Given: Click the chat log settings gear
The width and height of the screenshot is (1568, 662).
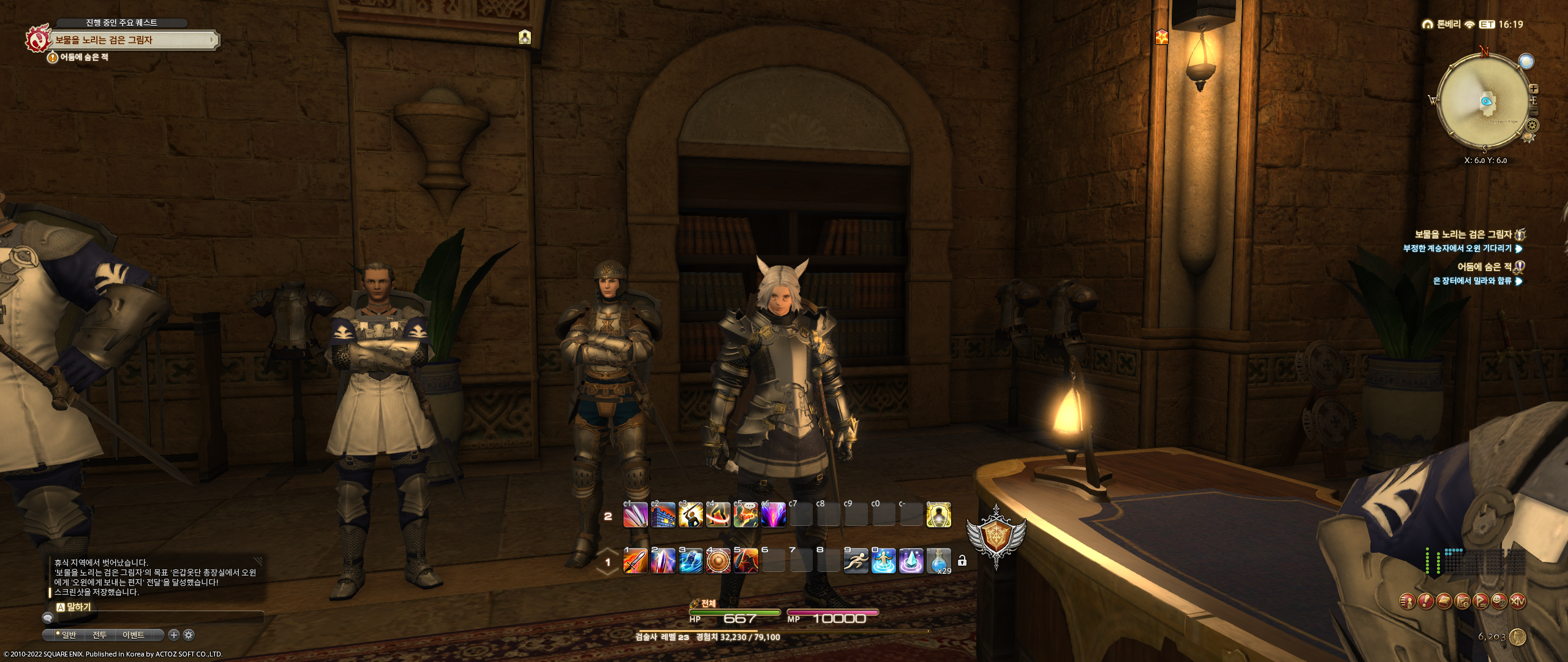Looking at the screenshot, I should [189, 635].
